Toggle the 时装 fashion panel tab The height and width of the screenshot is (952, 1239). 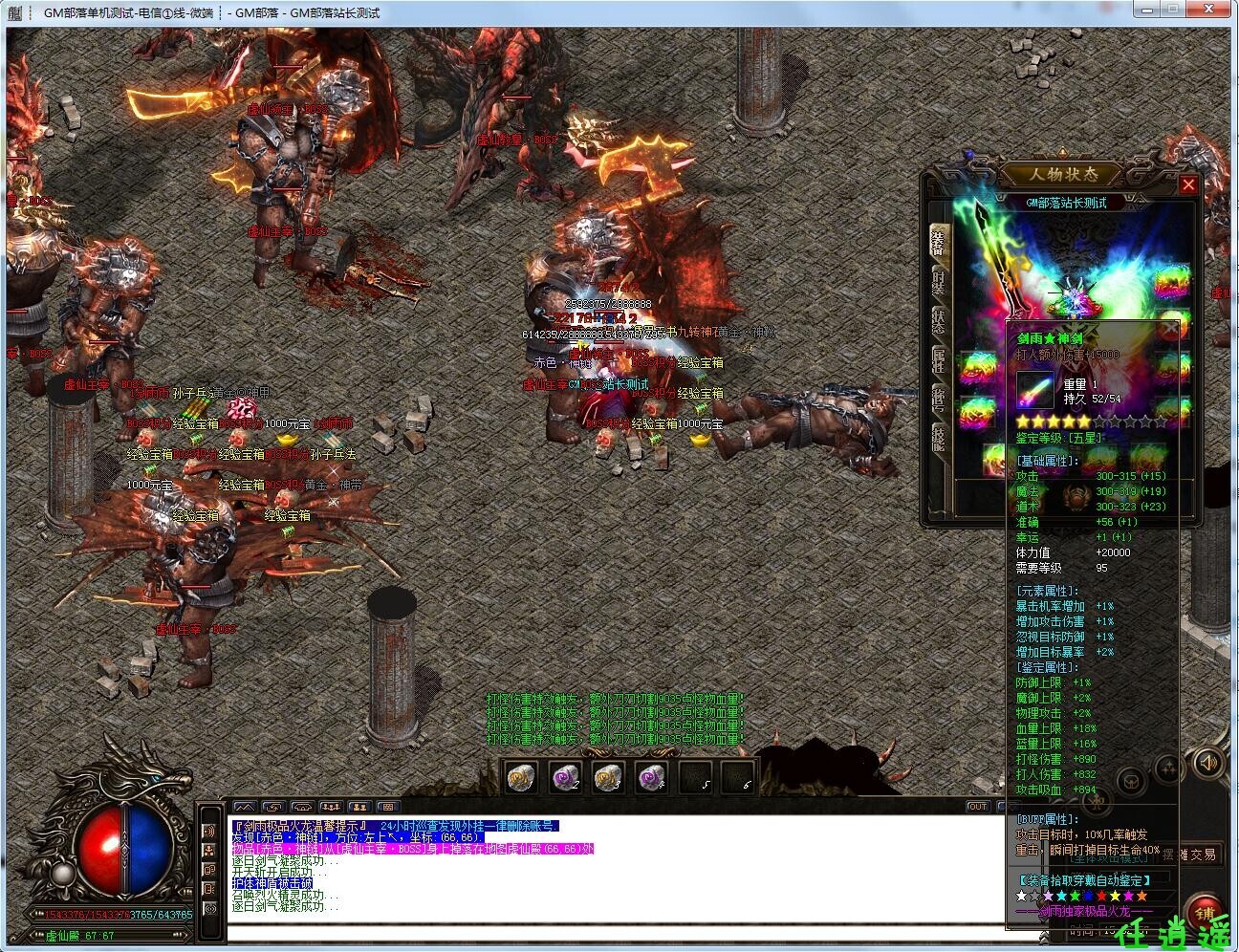click(940, 282)
